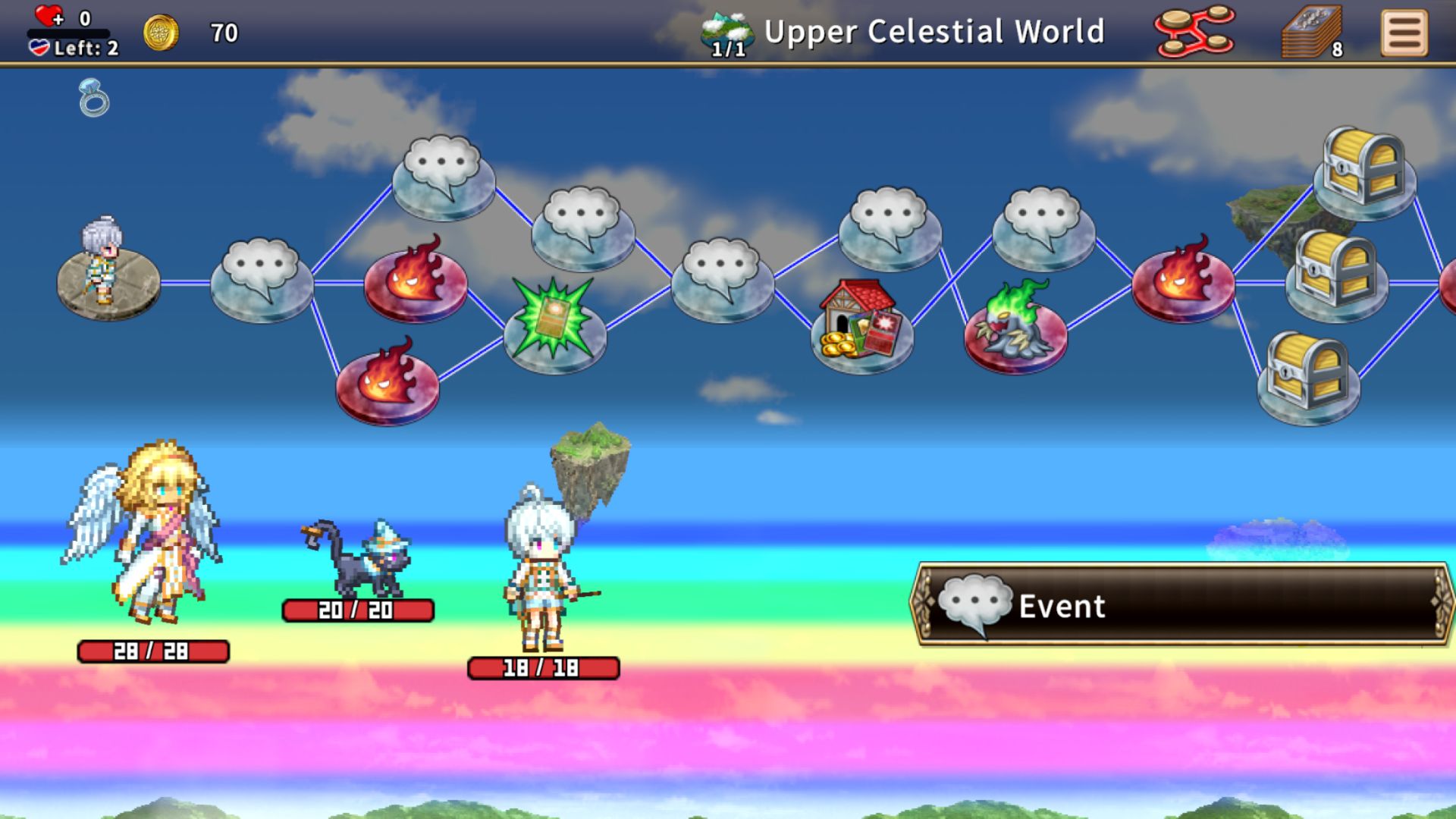This screenshot has width=1456, height=819.
Task: View the card deck pile
Action: click(x=1311, y=34)
